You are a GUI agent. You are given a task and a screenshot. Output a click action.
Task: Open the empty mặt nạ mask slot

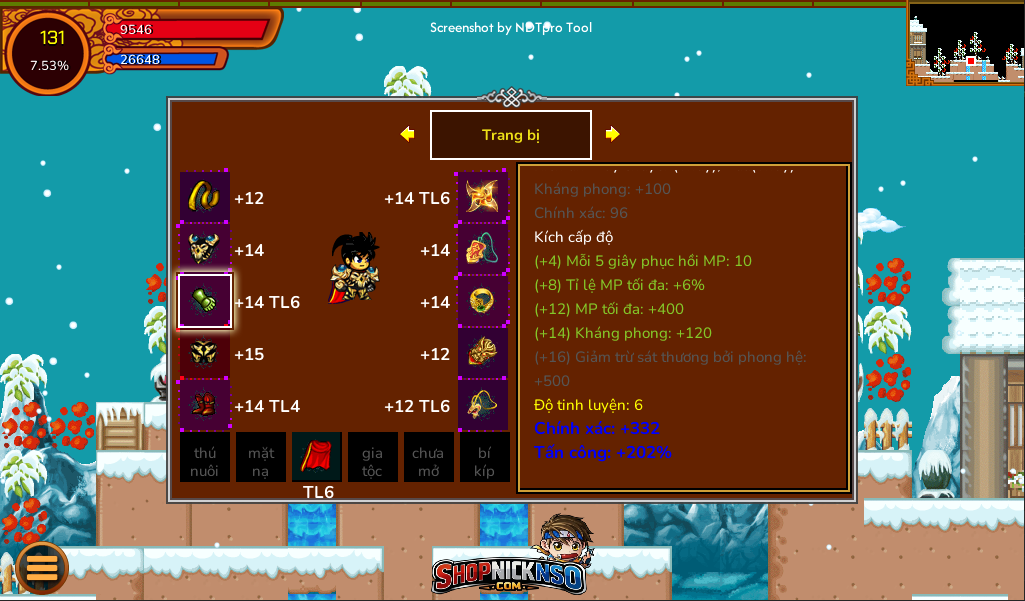pyautogui.click(x=261, y=458)
